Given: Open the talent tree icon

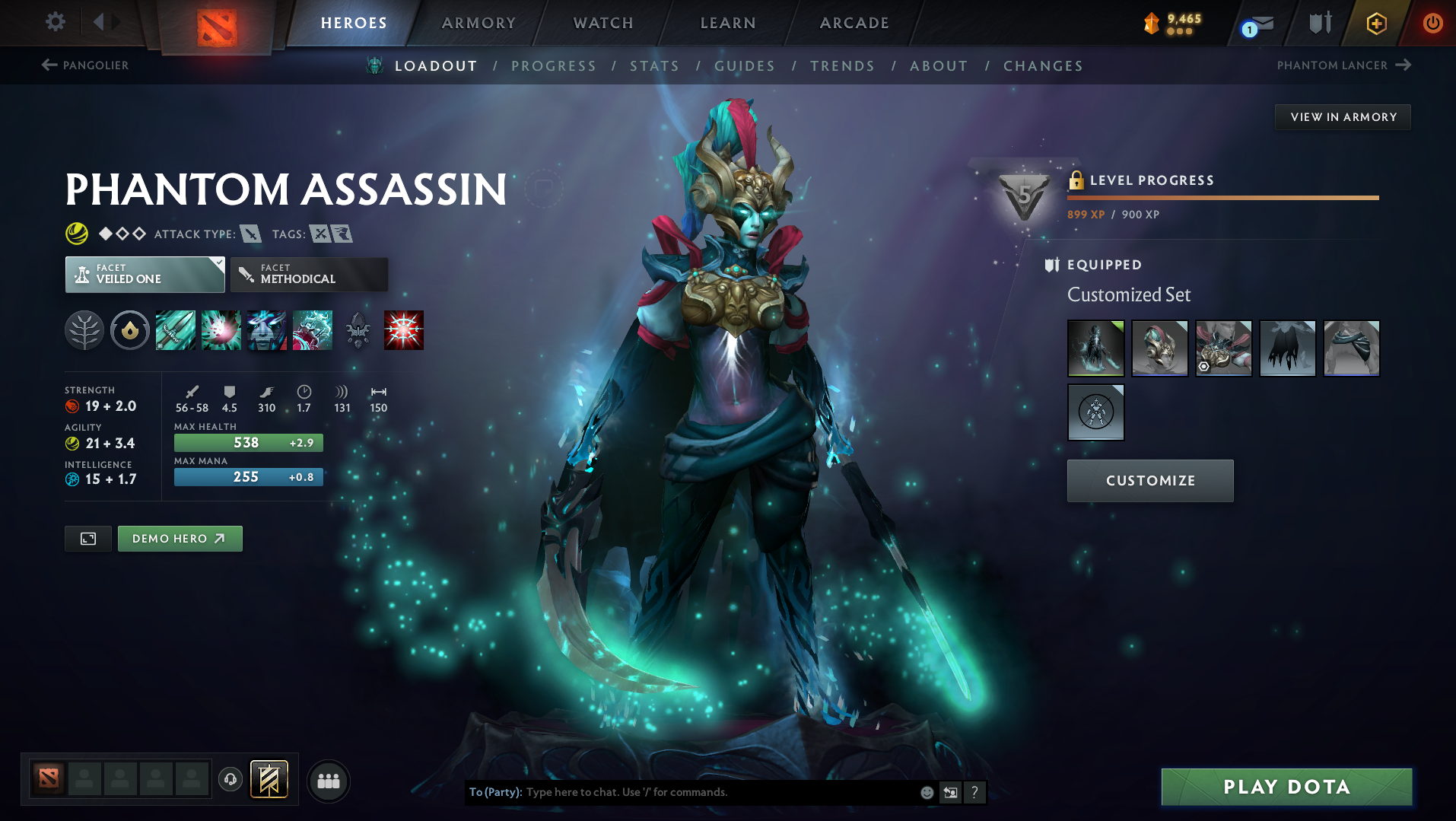Looking at the screenshot, I should point(84,330).
